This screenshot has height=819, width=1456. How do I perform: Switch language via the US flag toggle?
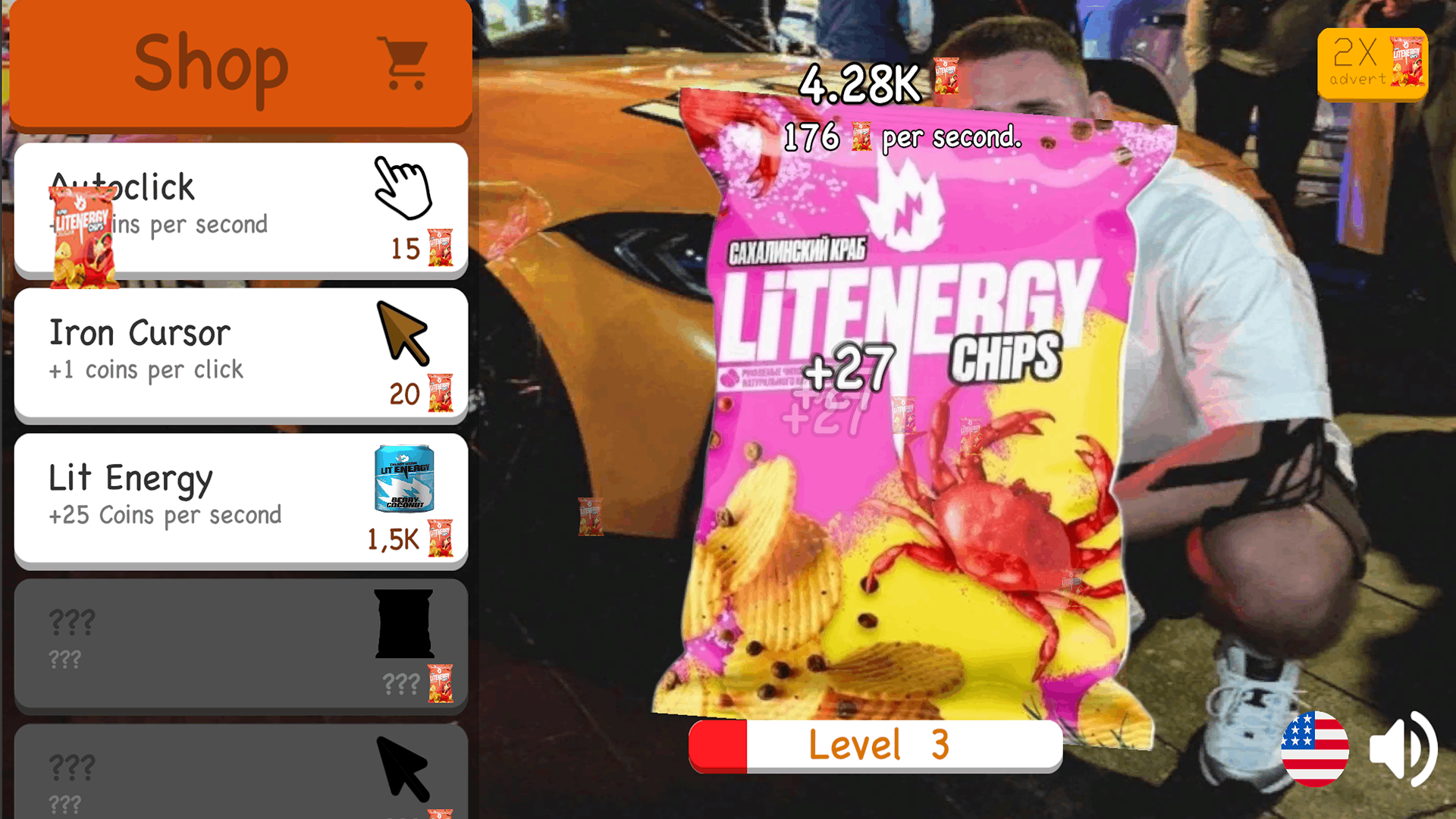click(1314, 749)
